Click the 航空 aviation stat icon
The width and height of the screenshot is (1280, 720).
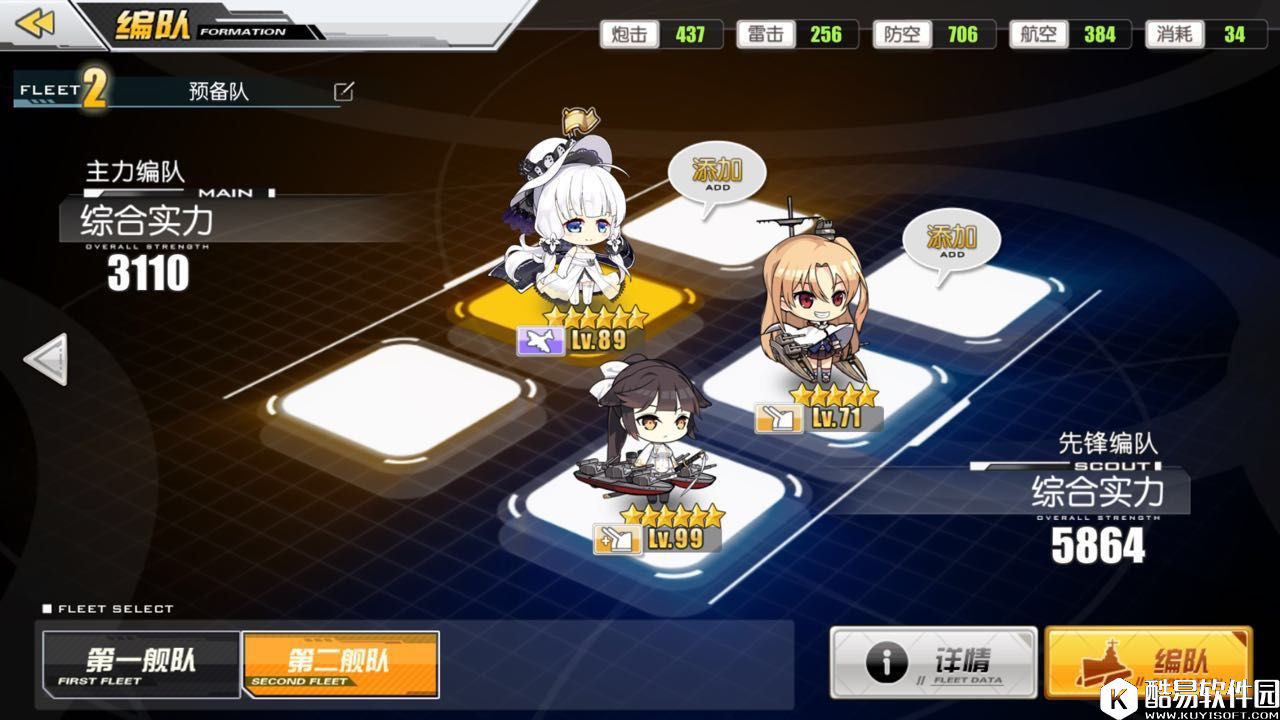coord(1040,33)
